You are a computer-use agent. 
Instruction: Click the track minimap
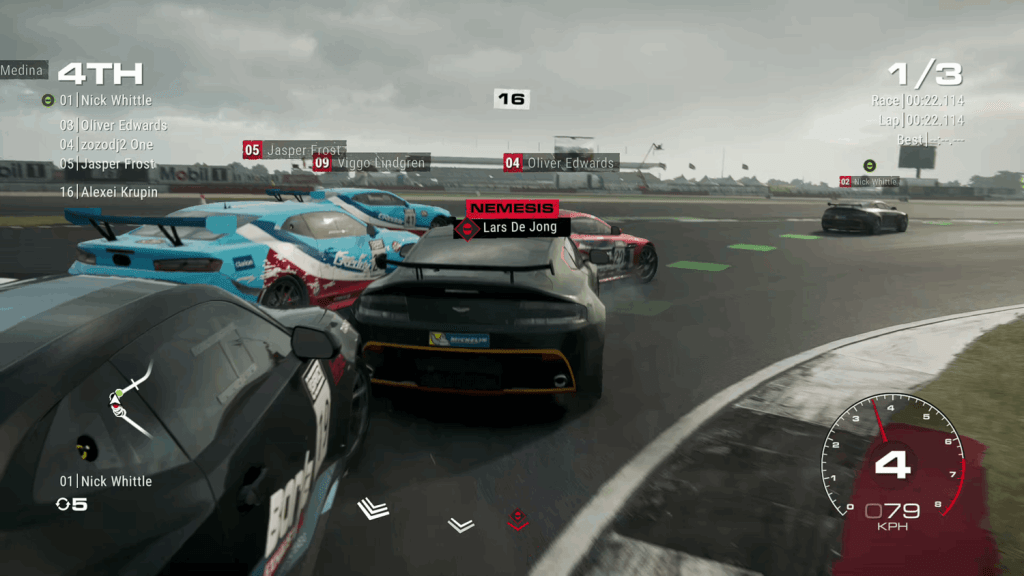[130, 398]
